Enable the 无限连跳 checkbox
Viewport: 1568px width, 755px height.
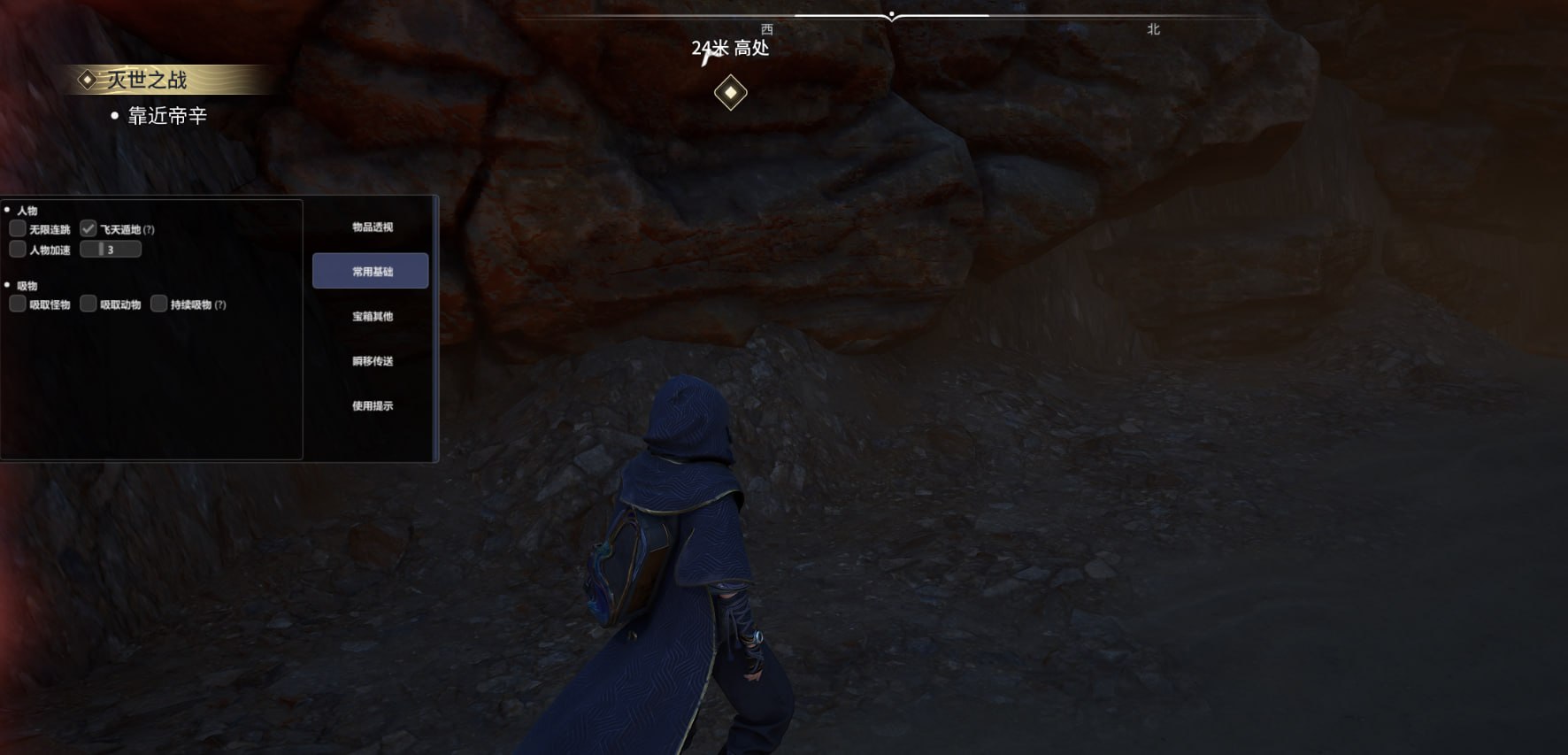tap(18, 229)
